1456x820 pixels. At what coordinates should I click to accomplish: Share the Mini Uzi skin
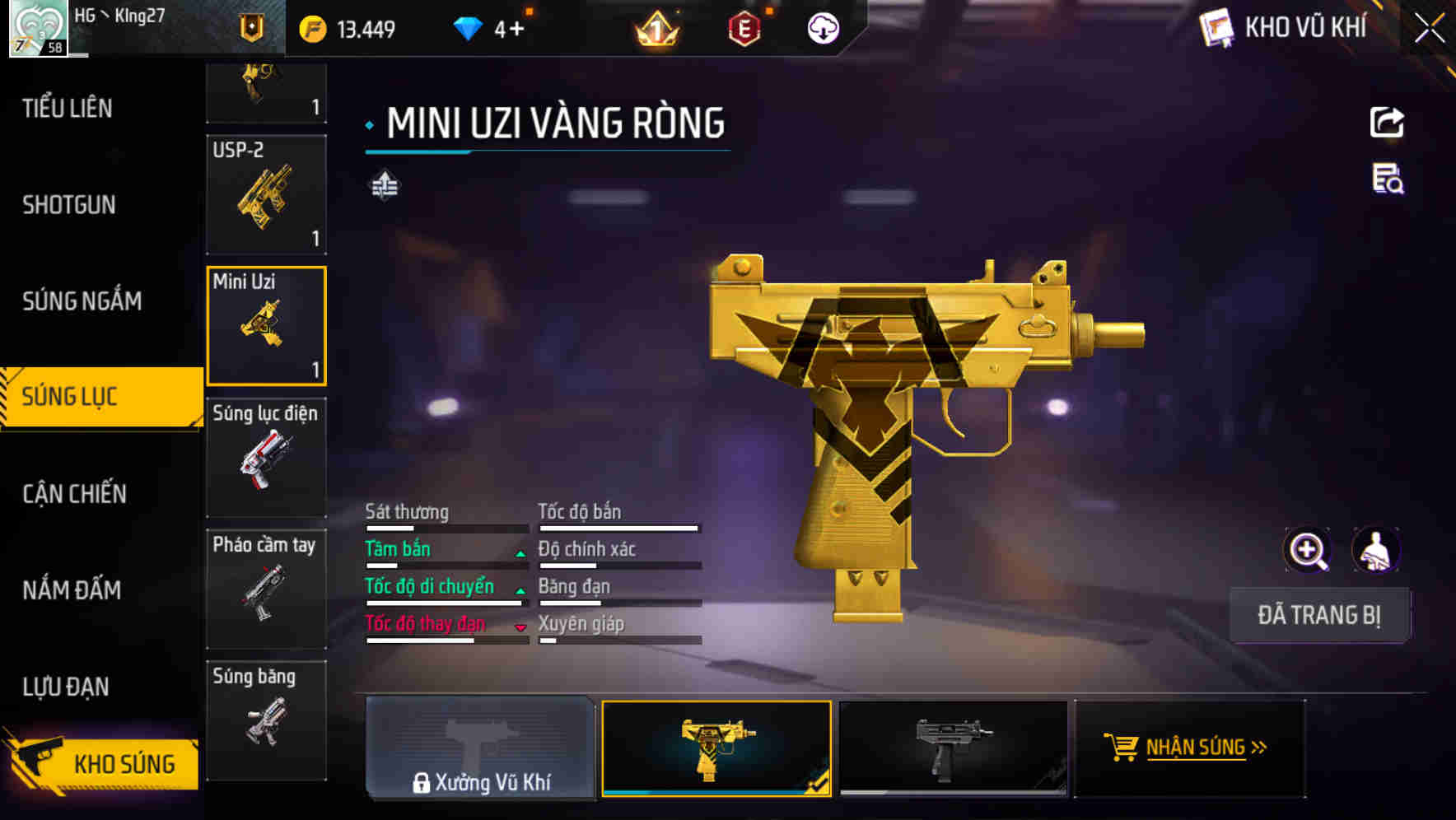point(1387,123)
